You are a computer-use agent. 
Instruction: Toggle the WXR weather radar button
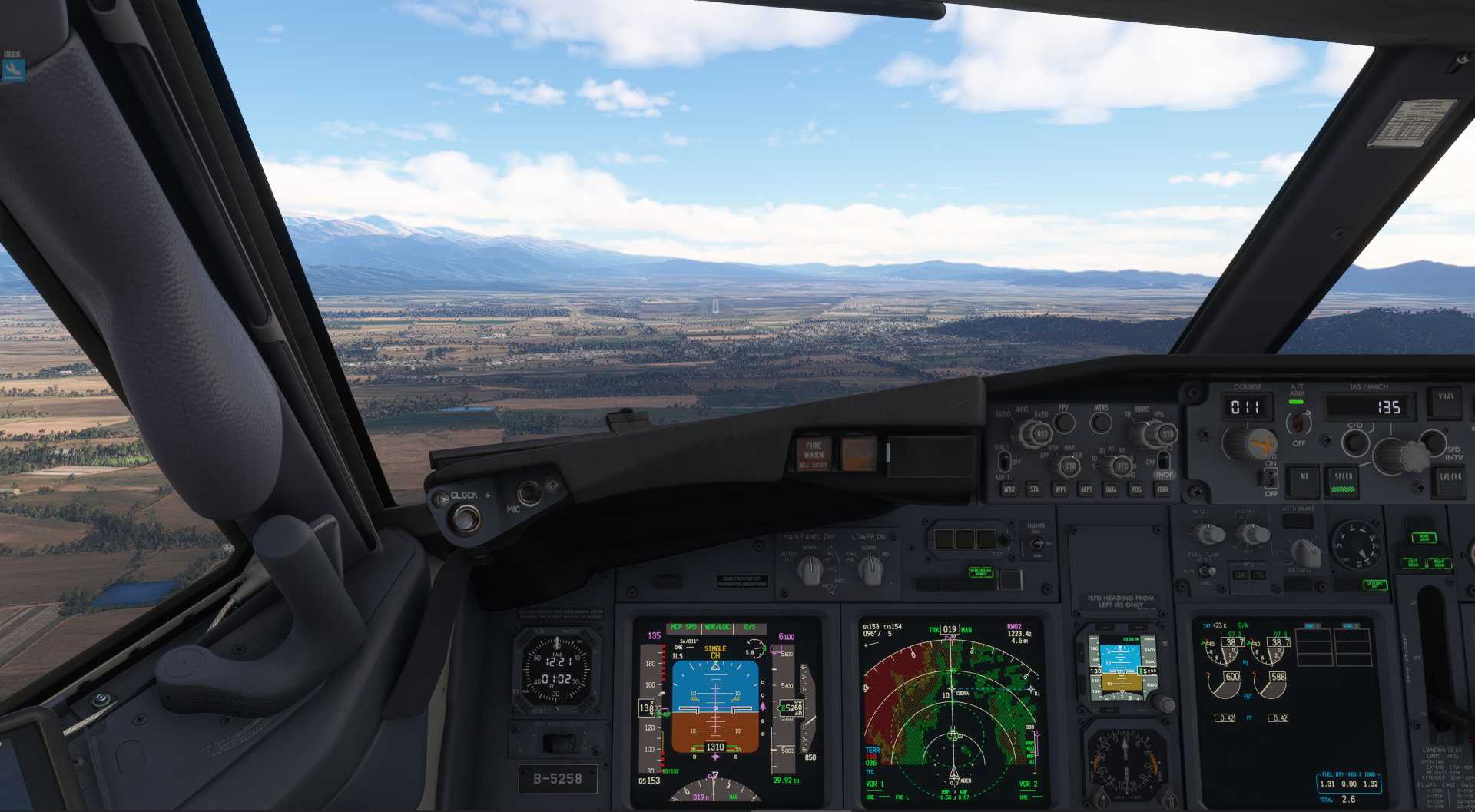(1009, 489)
